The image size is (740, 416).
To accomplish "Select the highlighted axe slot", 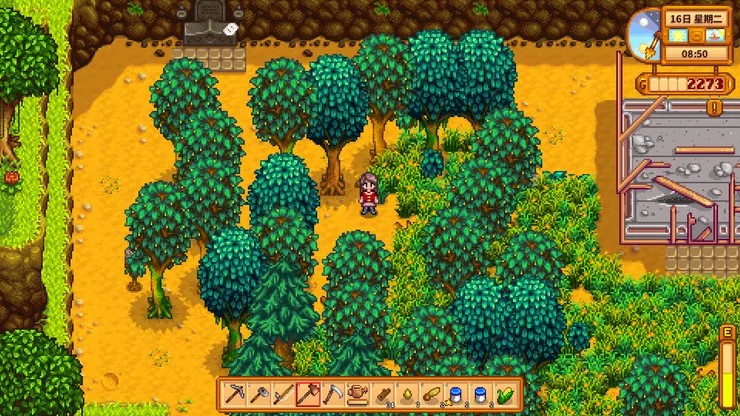I will [308, 395].
